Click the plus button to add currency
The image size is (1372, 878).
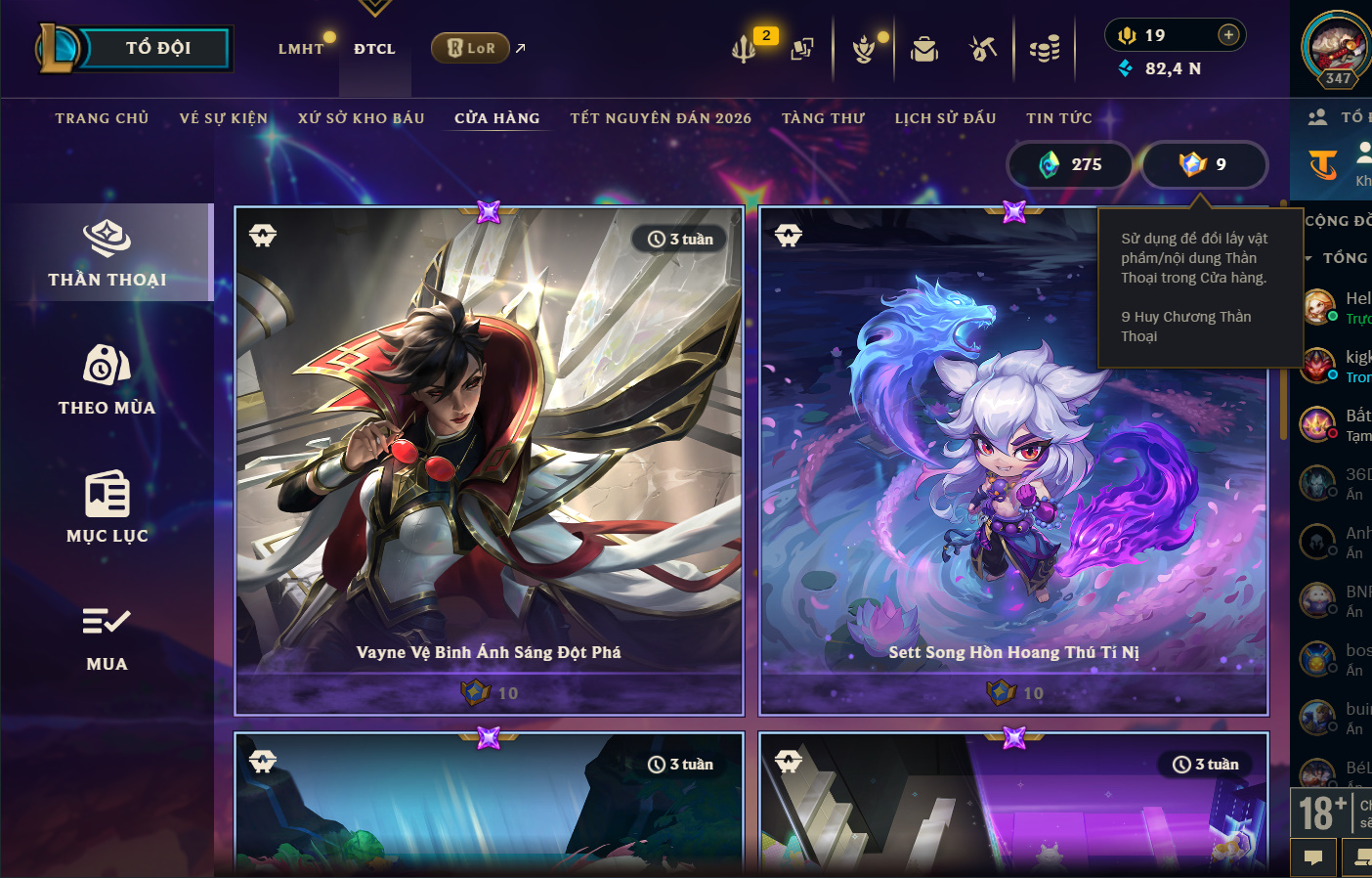point(1228,35)
